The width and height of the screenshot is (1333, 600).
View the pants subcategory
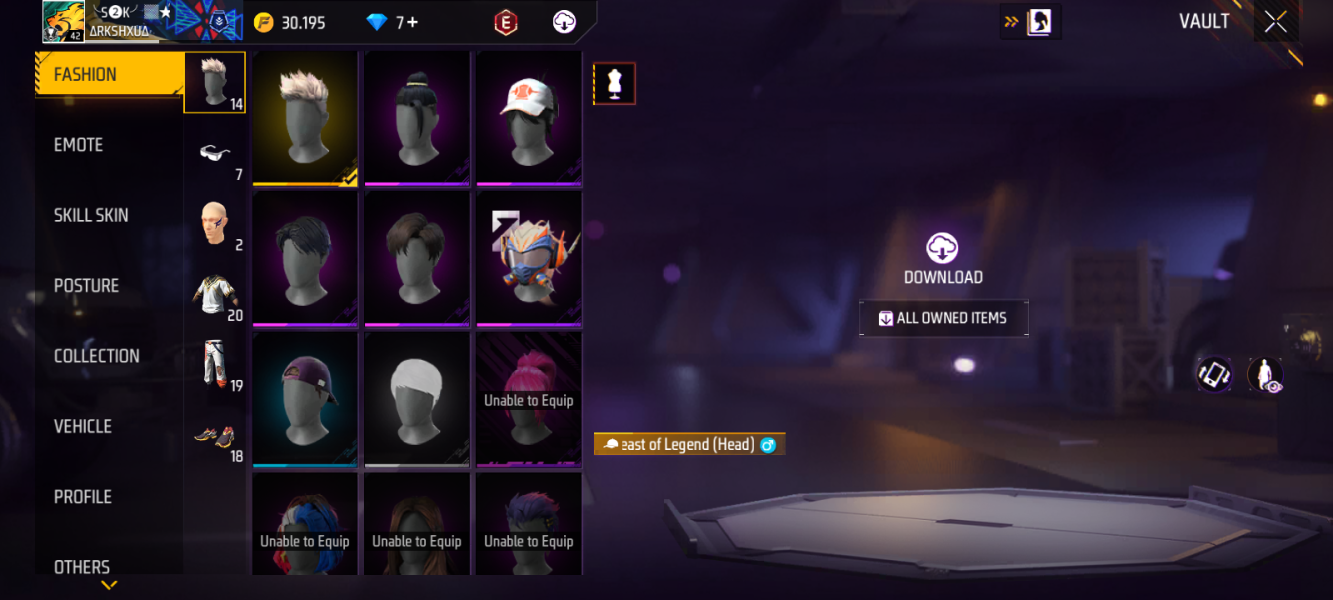[215, 364]
